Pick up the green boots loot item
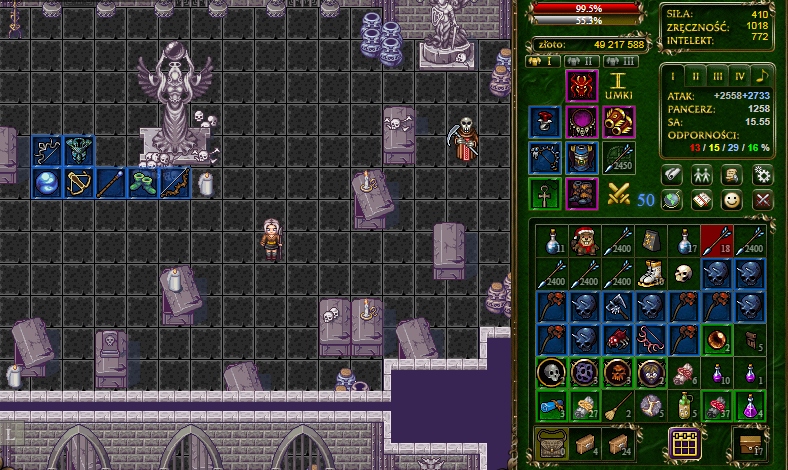This screenshot has width=788, height=470. pyautogui.click(x=144, y=184)
